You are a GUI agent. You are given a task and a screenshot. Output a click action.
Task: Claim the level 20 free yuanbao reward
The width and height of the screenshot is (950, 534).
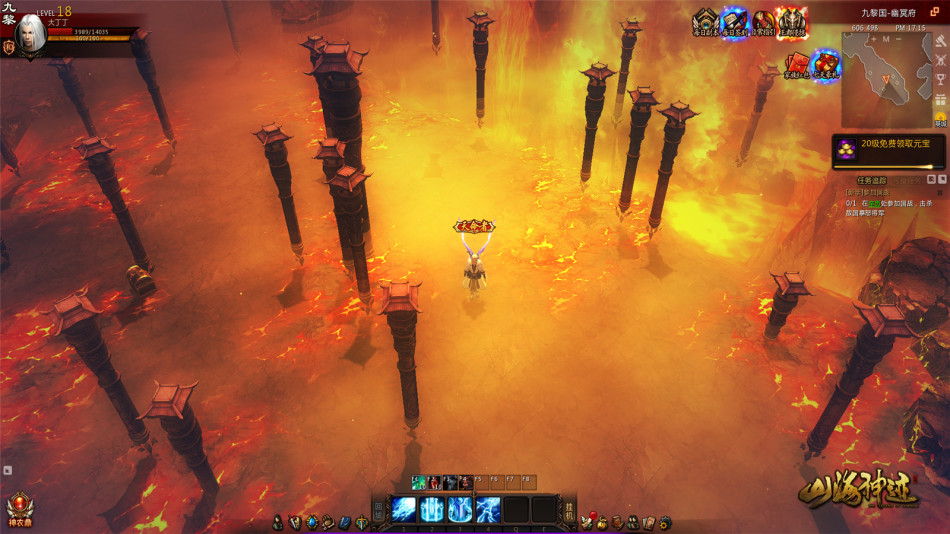pyautogui.click(x=889, y=152)
